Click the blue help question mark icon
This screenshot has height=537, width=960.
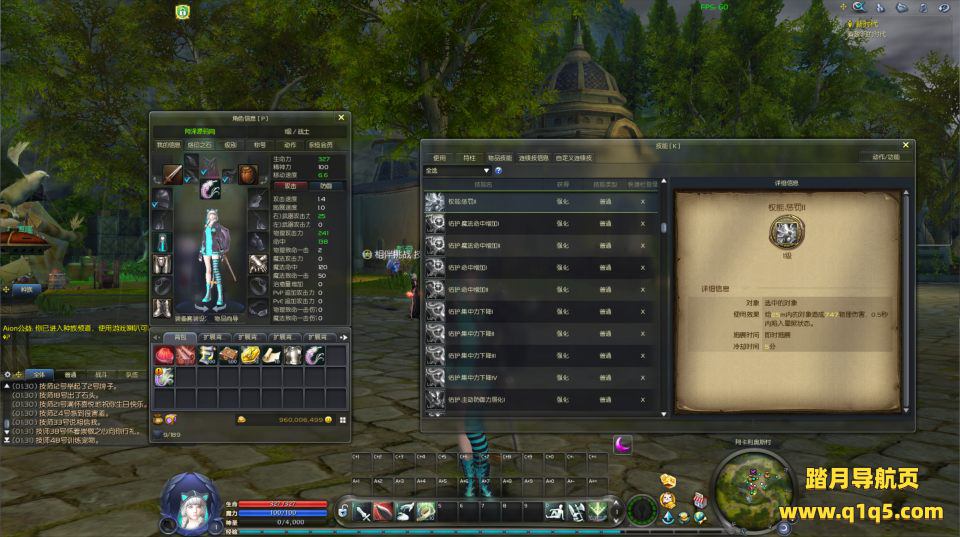498,171
